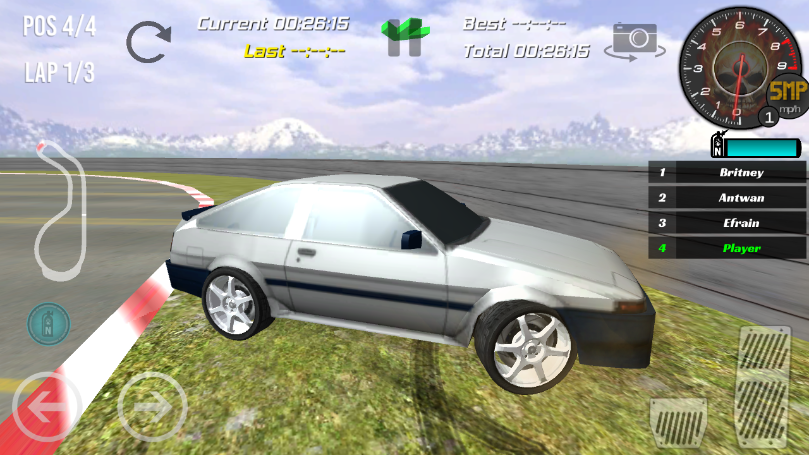Tap the circular reset car arrow
This screenshot has width=809, height=455.
coord(148,42)
